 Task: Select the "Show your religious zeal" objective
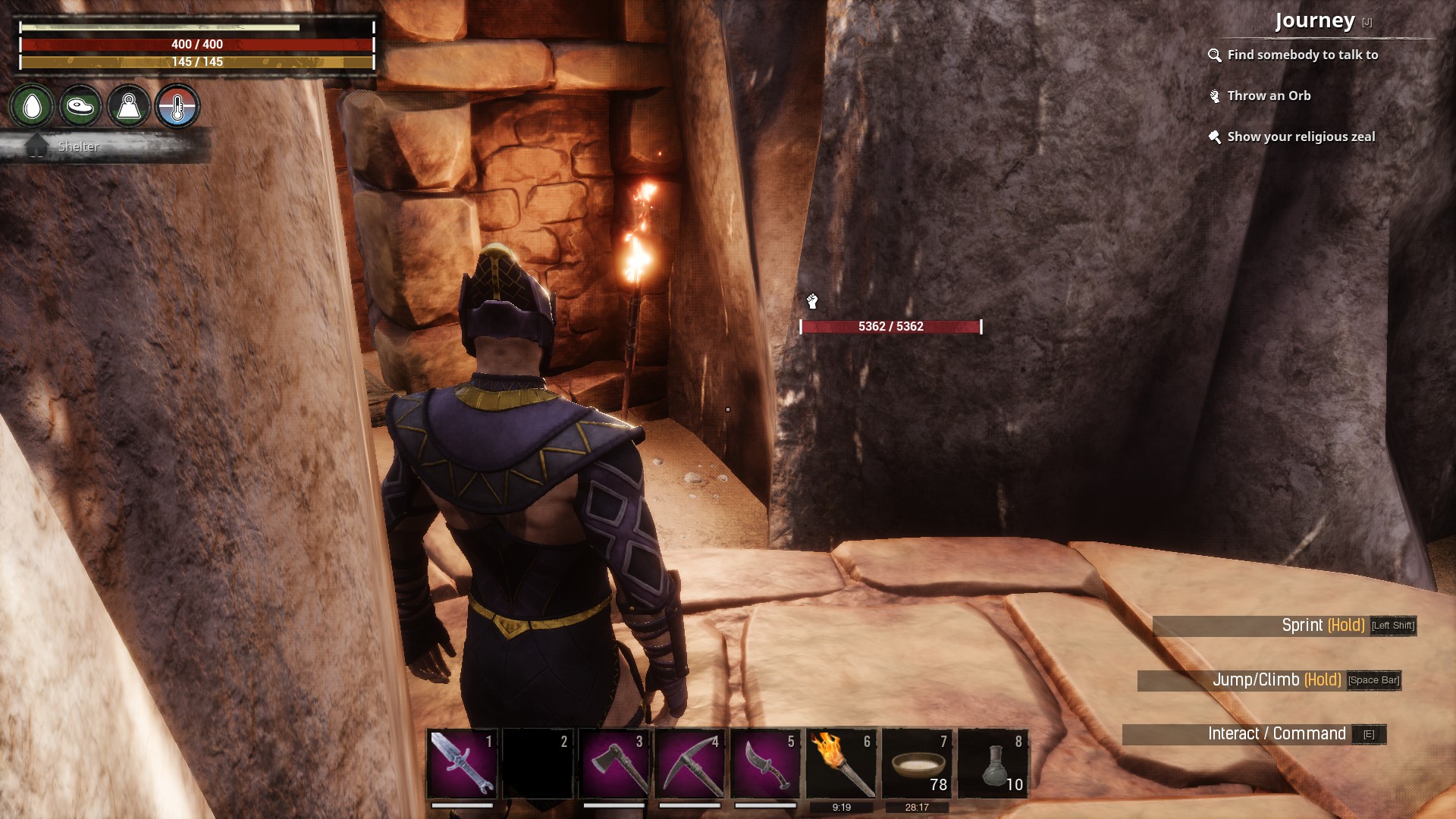[x=1301, y=136]
